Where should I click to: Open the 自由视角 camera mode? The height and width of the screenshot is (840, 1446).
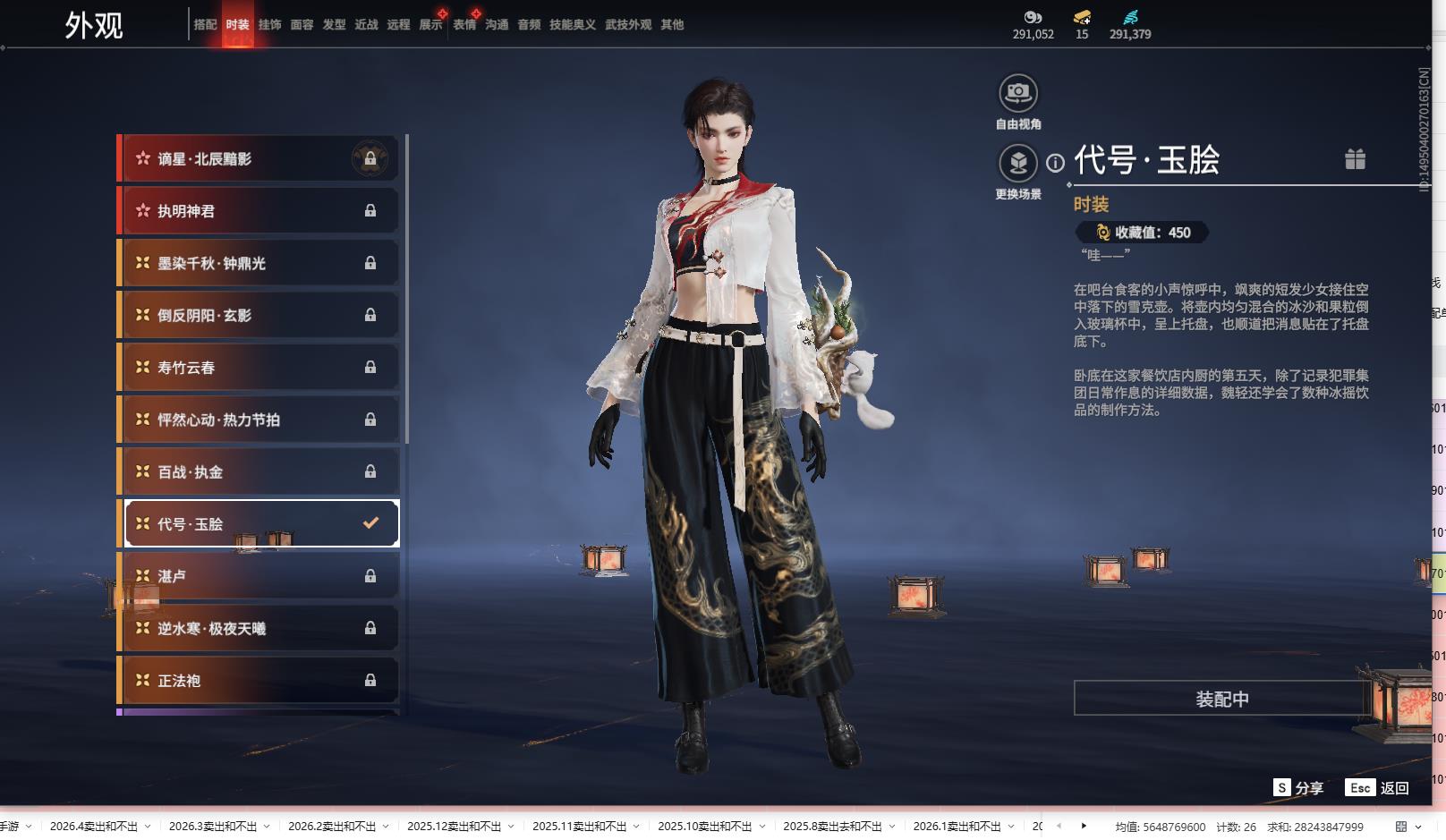1018,93
